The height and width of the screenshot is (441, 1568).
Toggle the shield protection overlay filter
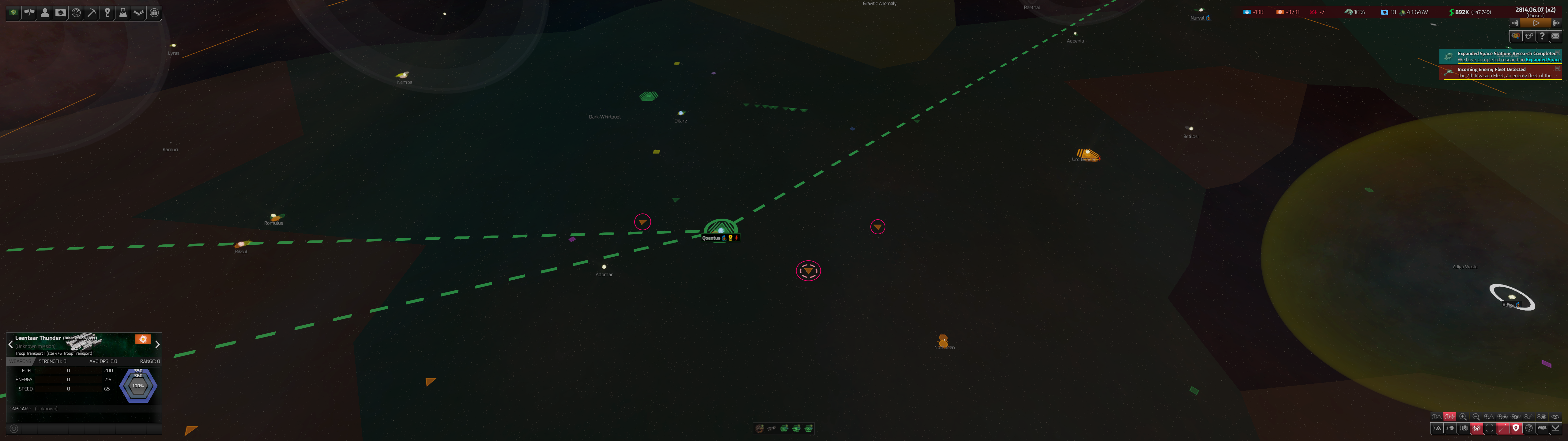tap(1516, 428)
